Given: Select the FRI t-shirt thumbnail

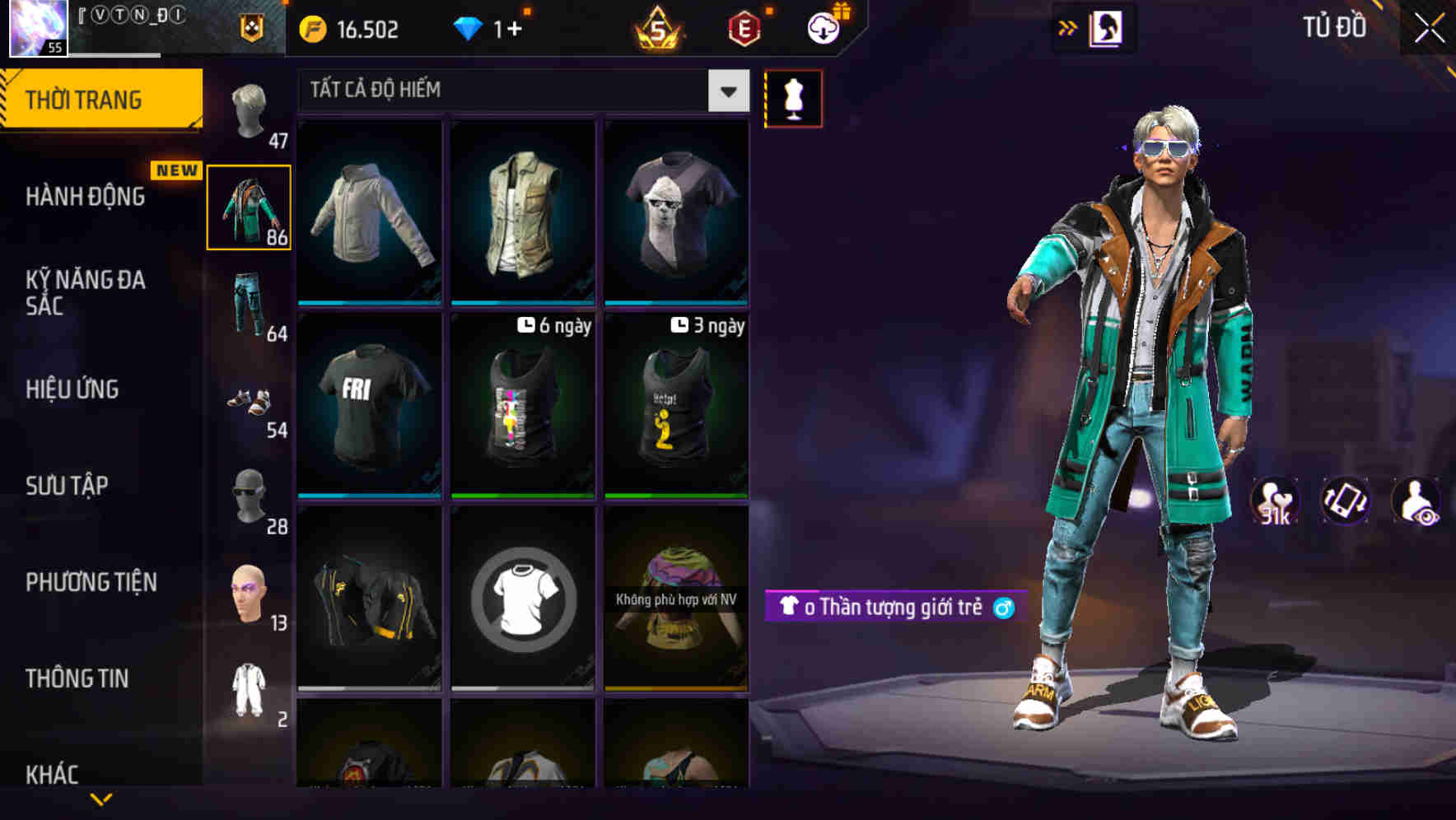Looking at the screenshot, I should (369, 403).
